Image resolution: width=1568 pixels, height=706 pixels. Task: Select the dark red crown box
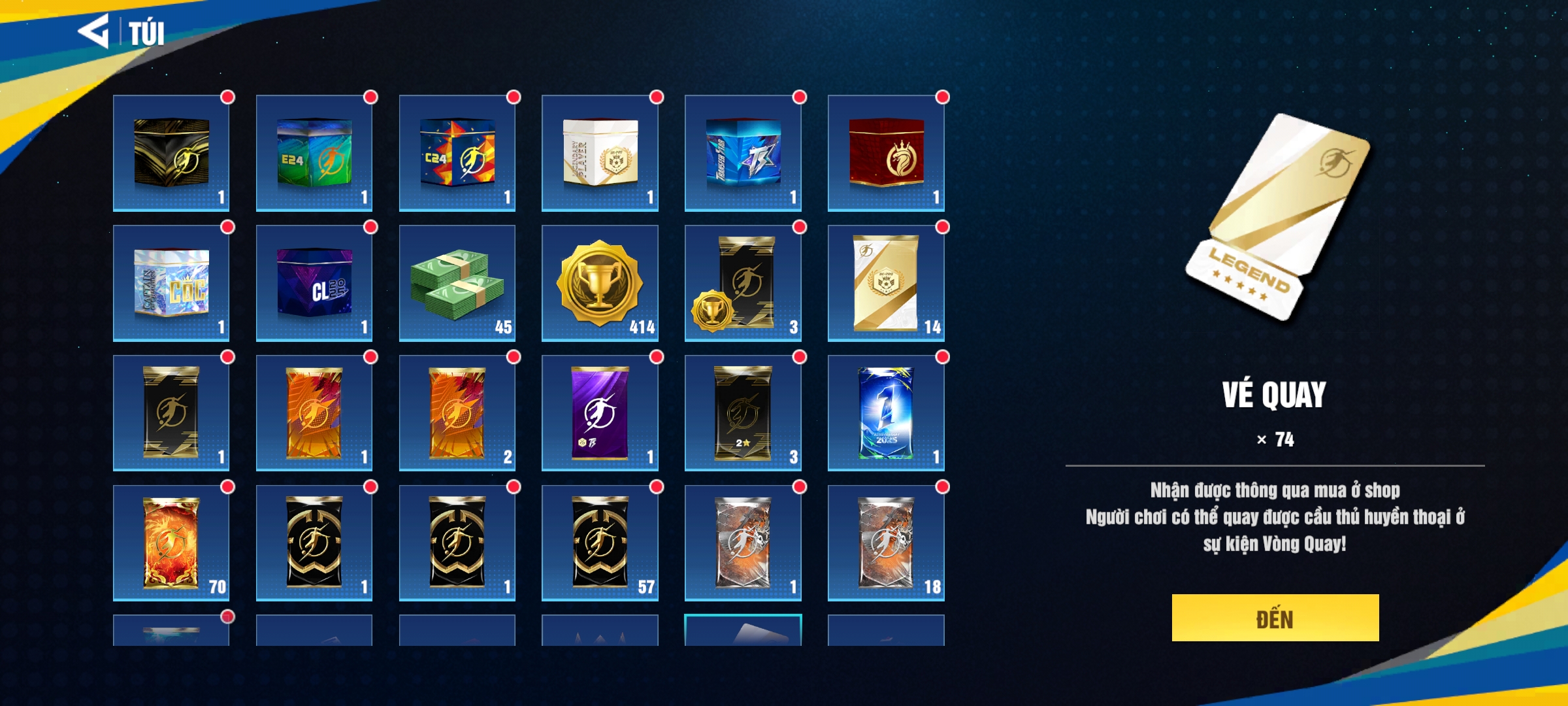886,153
